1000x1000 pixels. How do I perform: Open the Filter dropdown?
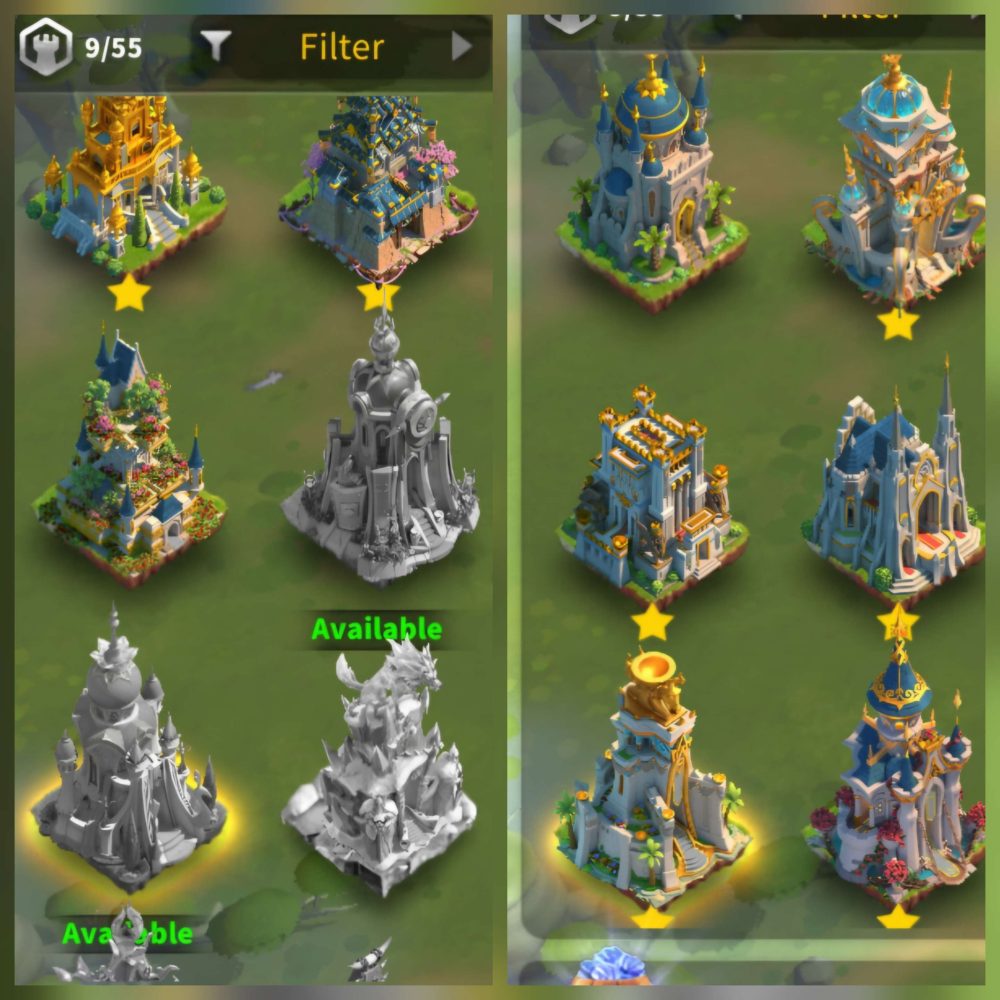[340, 46]
